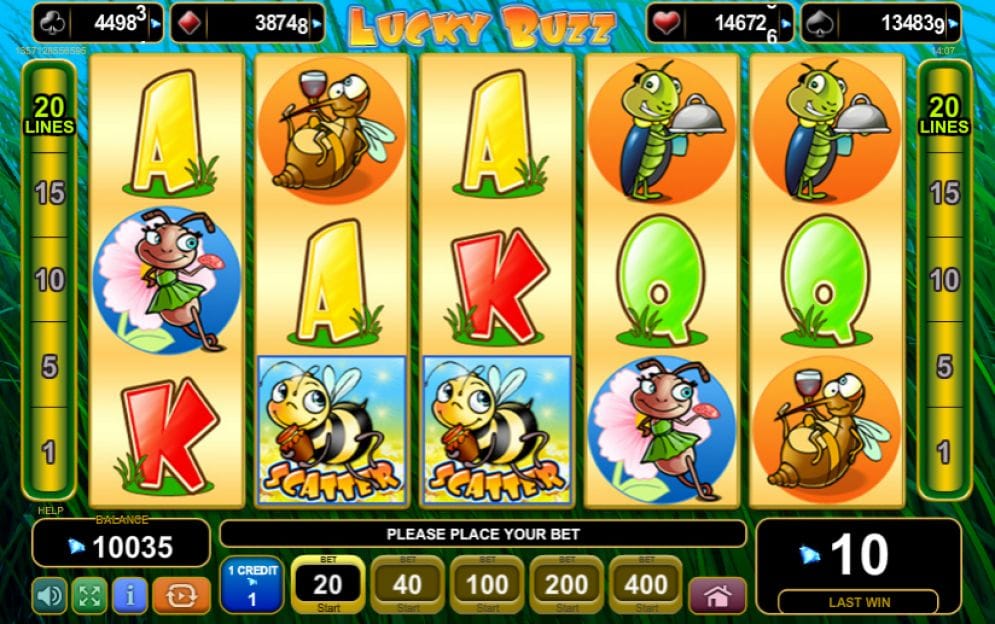Select 15 lines on the left line bar
995x624 pixels.
[50, 193]
